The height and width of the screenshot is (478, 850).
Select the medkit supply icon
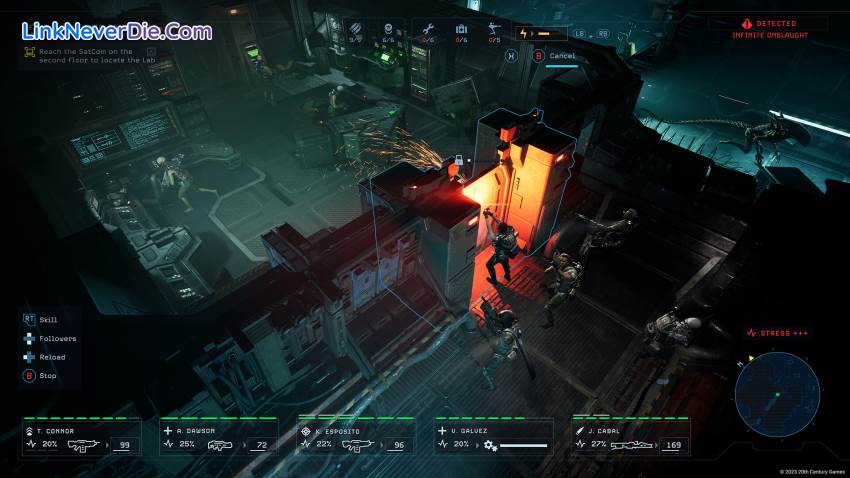(461, 31)
